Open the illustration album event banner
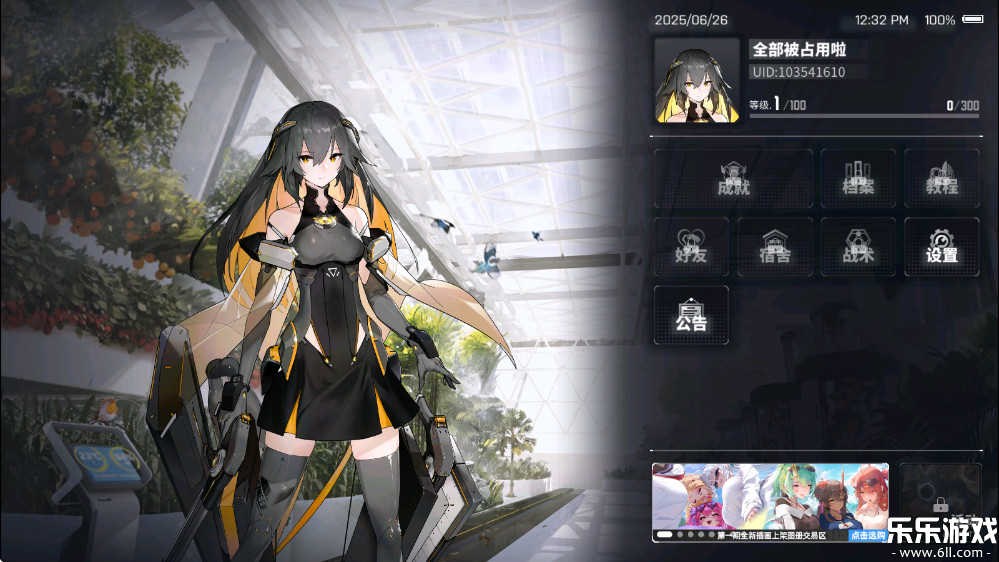999x562 pixels. 750,496
